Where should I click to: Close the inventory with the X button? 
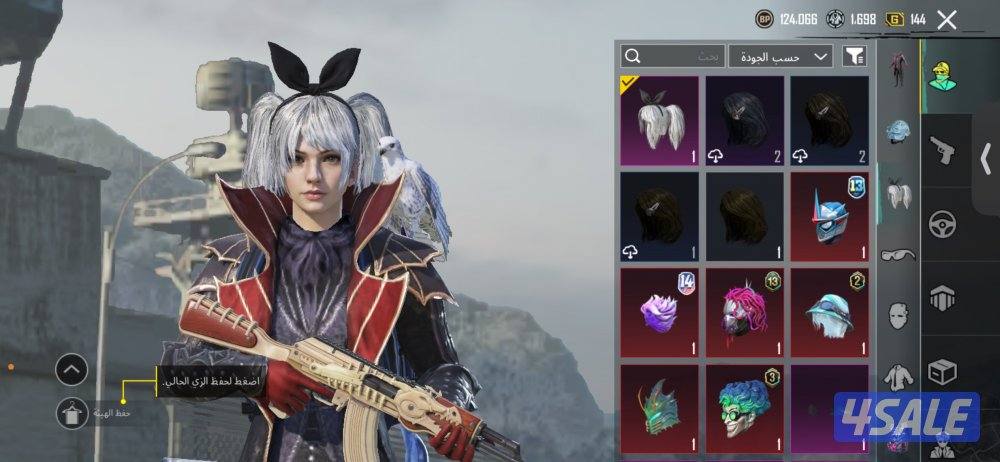[946, 19]
